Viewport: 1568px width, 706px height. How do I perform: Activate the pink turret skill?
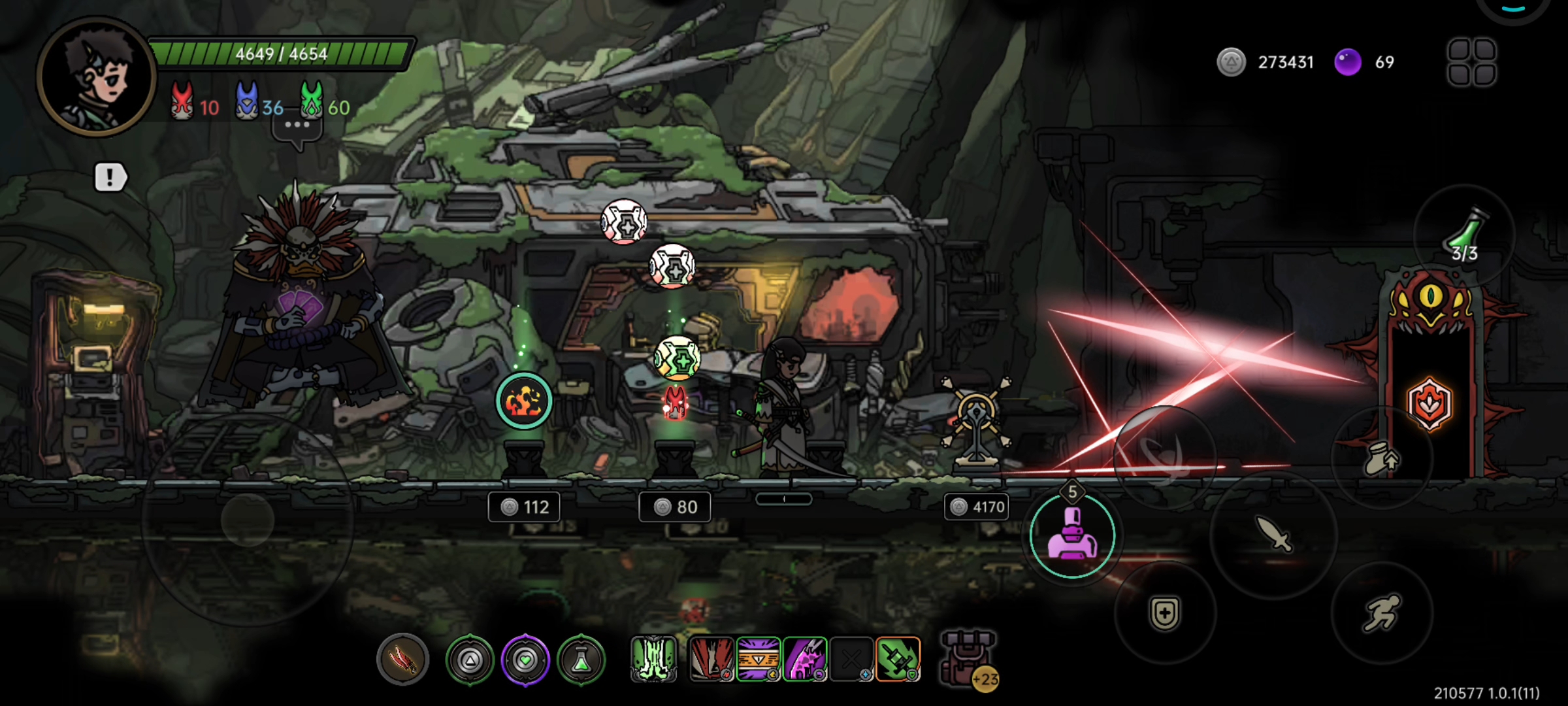point(1072,536)
